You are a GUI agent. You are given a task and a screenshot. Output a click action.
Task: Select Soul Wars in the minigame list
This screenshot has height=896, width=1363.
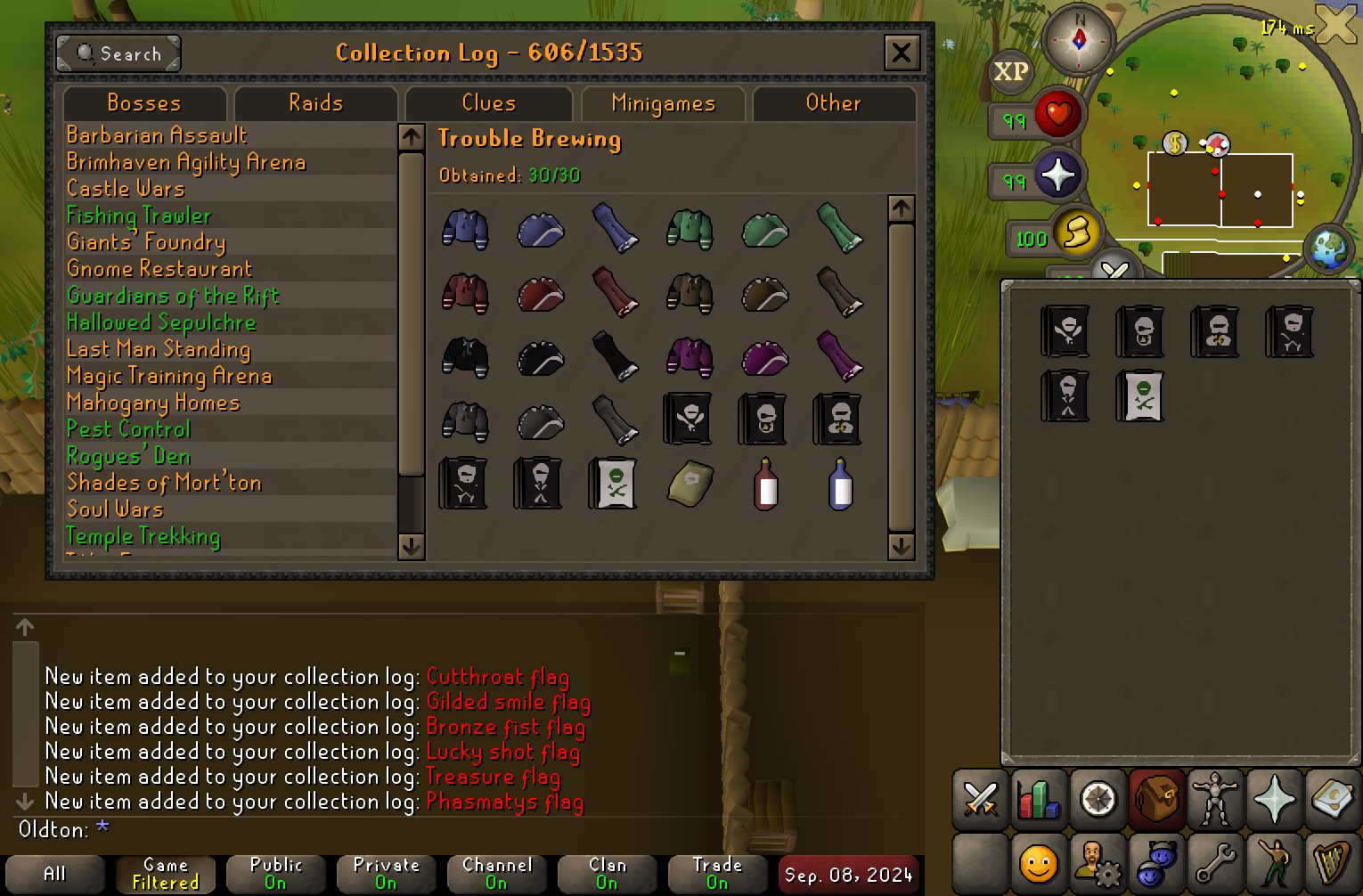[x=114, y=509]
